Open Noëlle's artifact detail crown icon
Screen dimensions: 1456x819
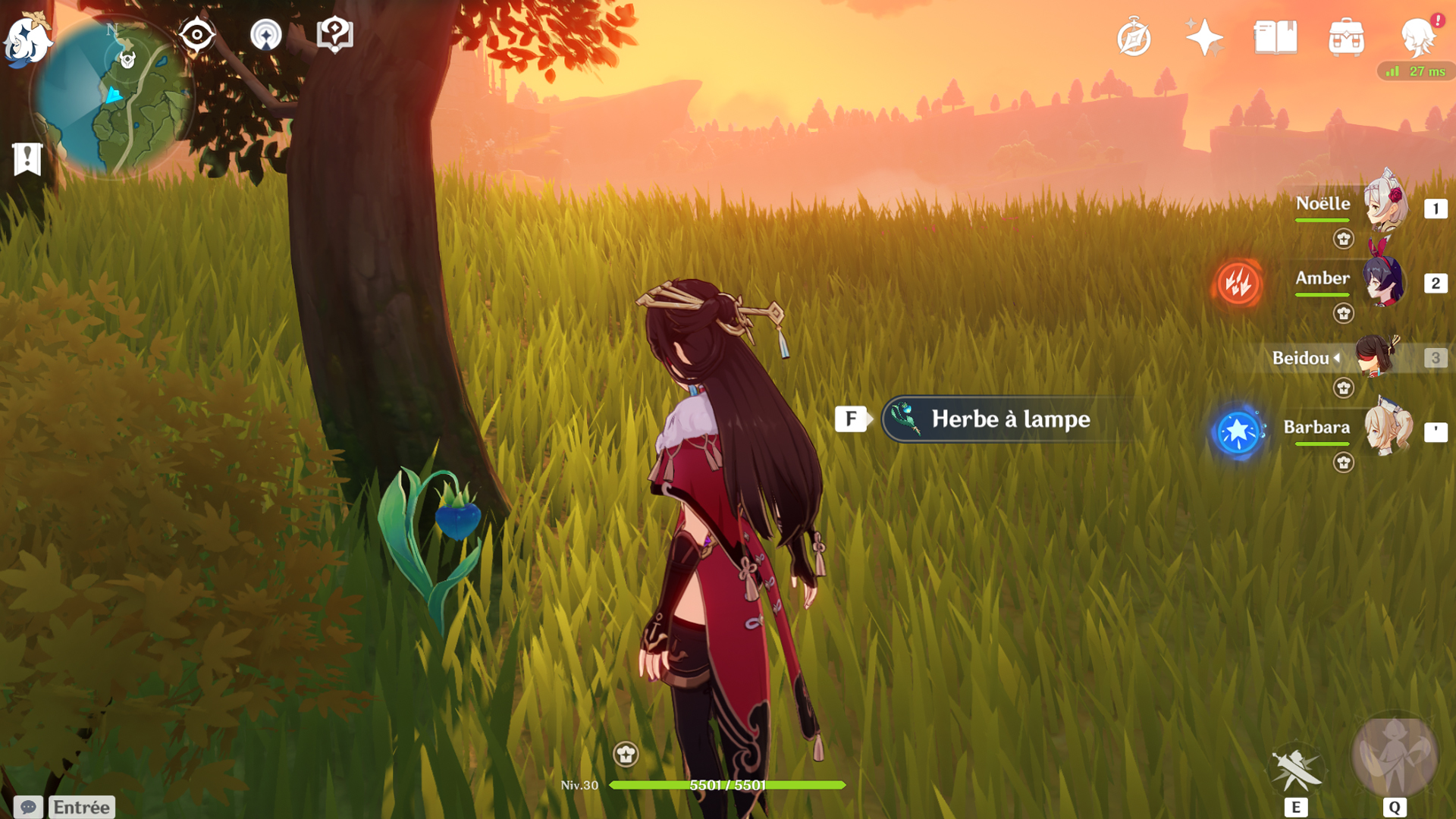[1345, 239]
